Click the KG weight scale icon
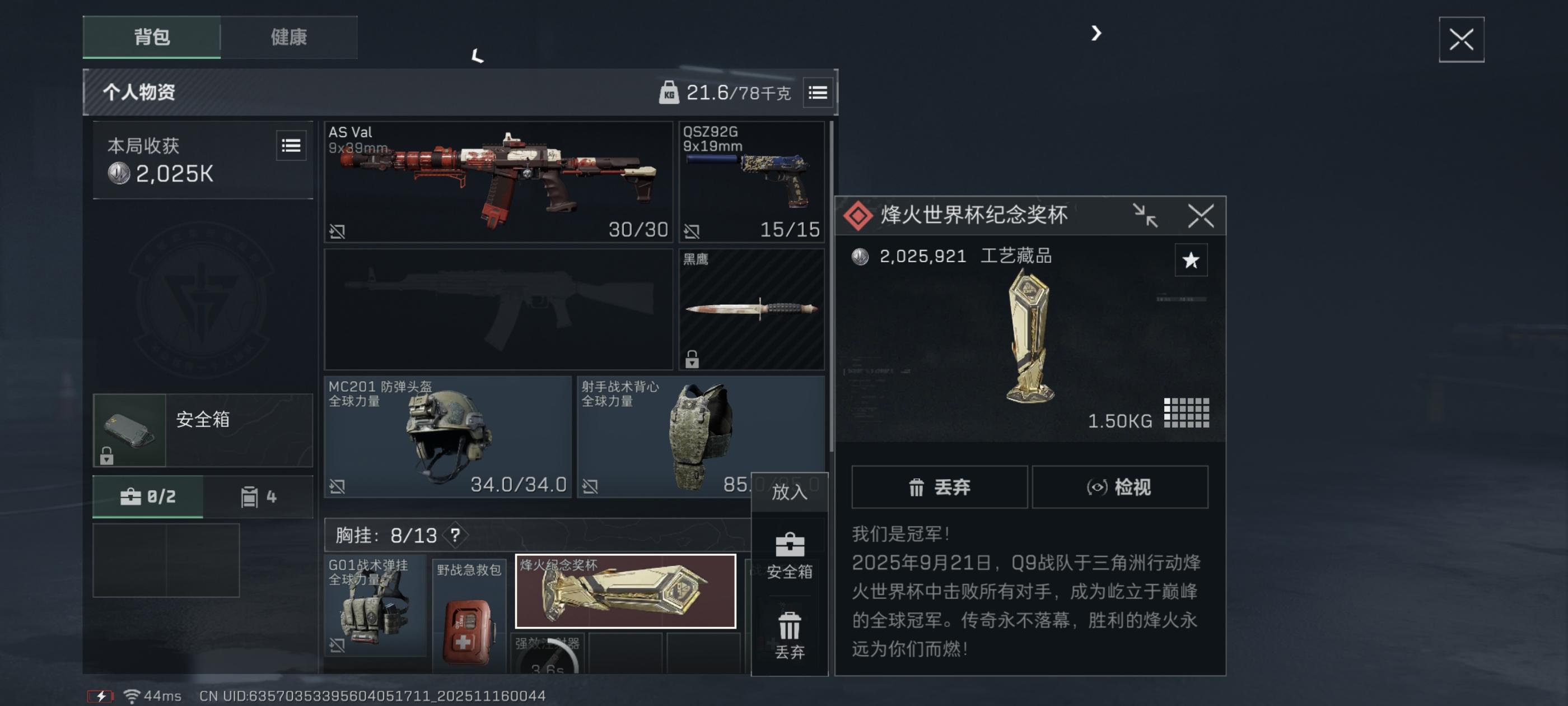1568x706 pixels. [x=670, y=92]
